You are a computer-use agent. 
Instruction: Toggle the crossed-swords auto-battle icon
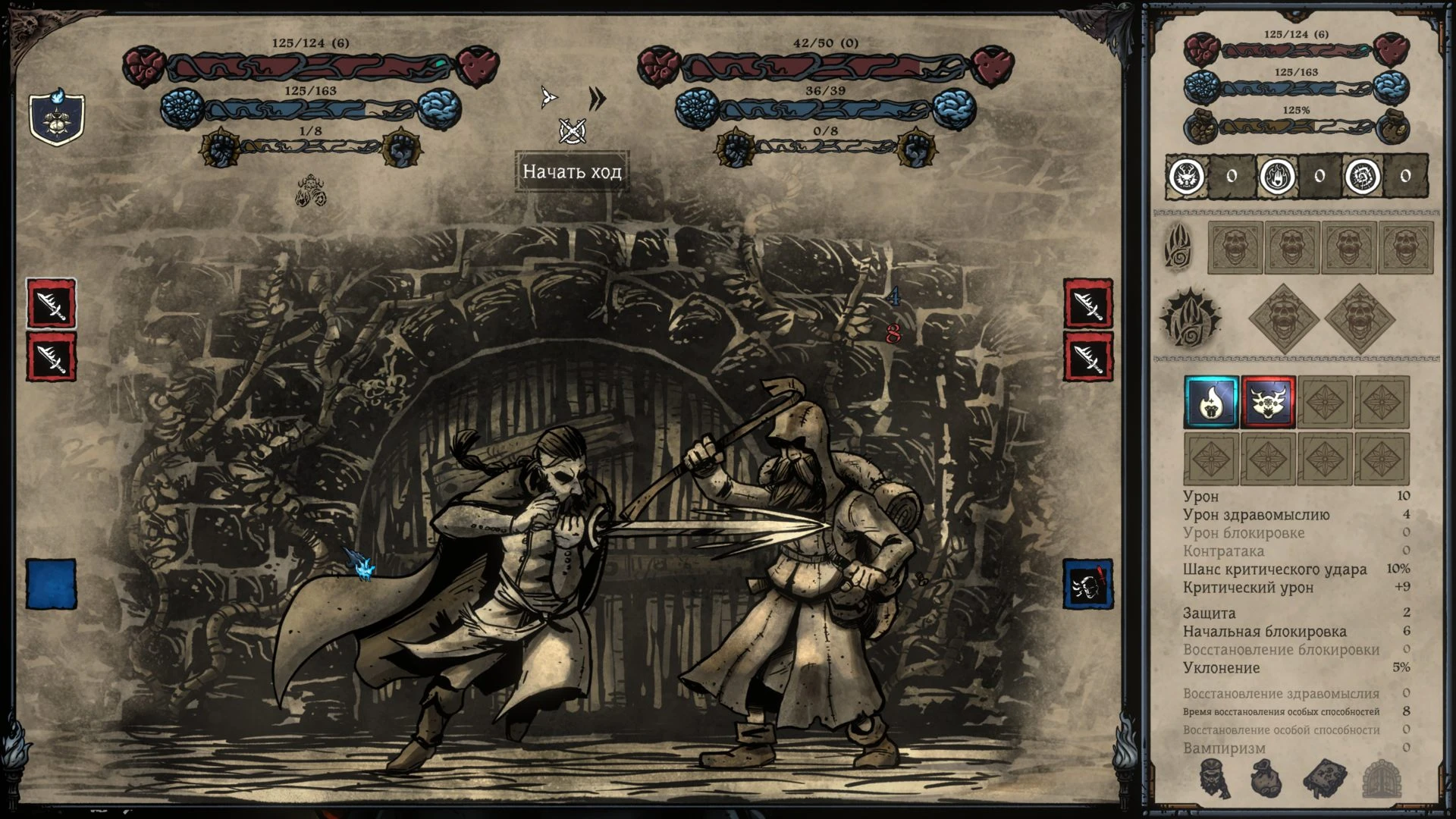572,131
